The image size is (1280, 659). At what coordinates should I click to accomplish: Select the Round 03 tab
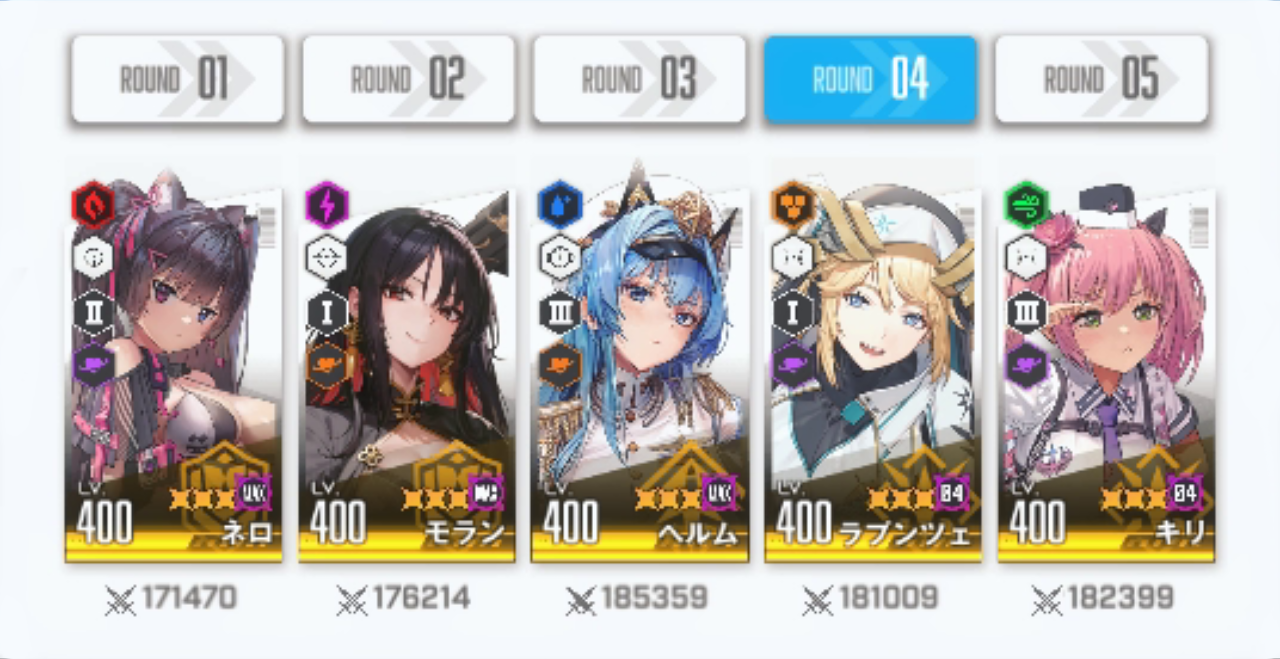click(x=639, y=80)
